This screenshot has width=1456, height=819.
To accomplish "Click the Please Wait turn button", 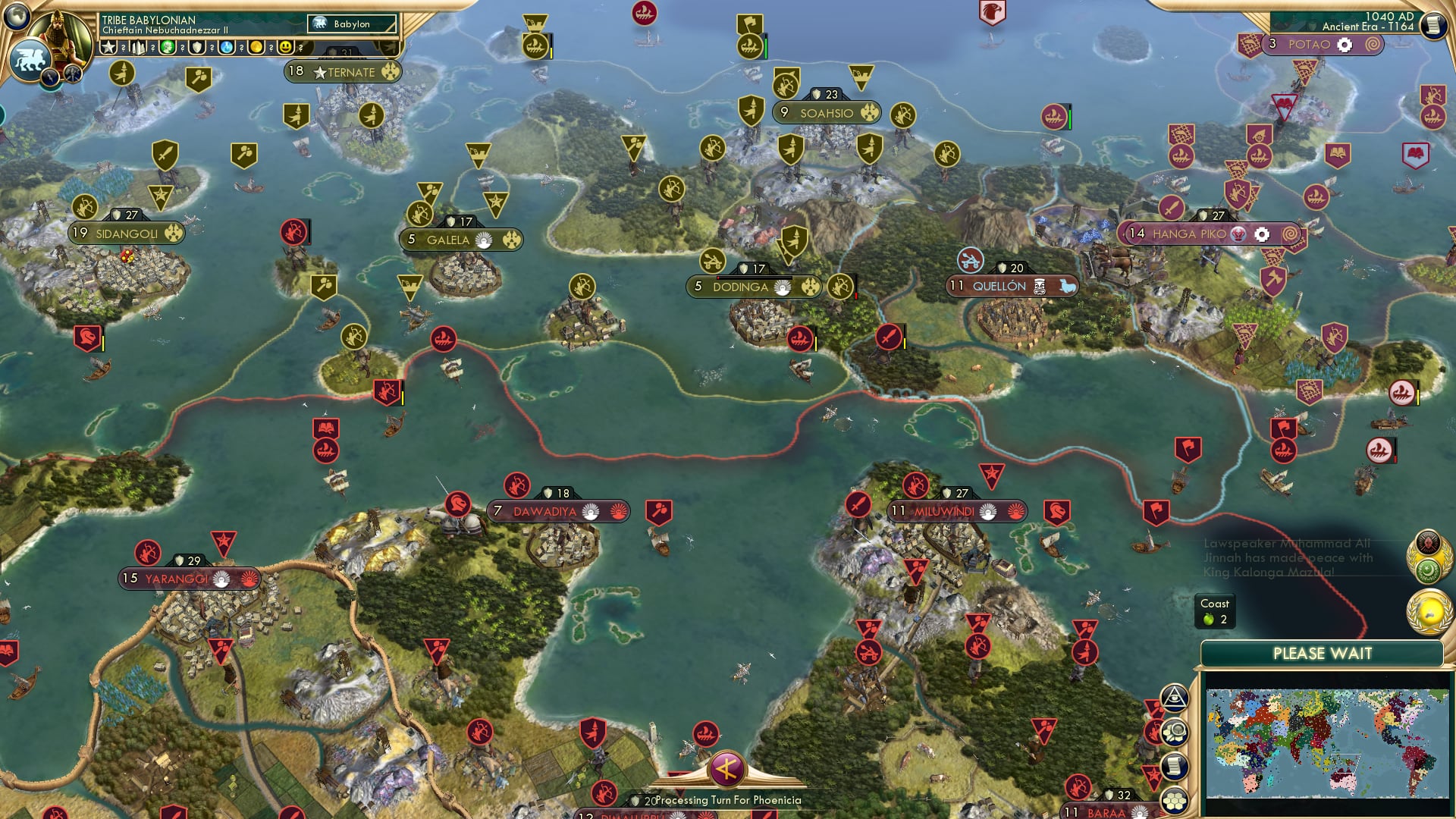I will pyautogui.click(x=1322, y=654).
